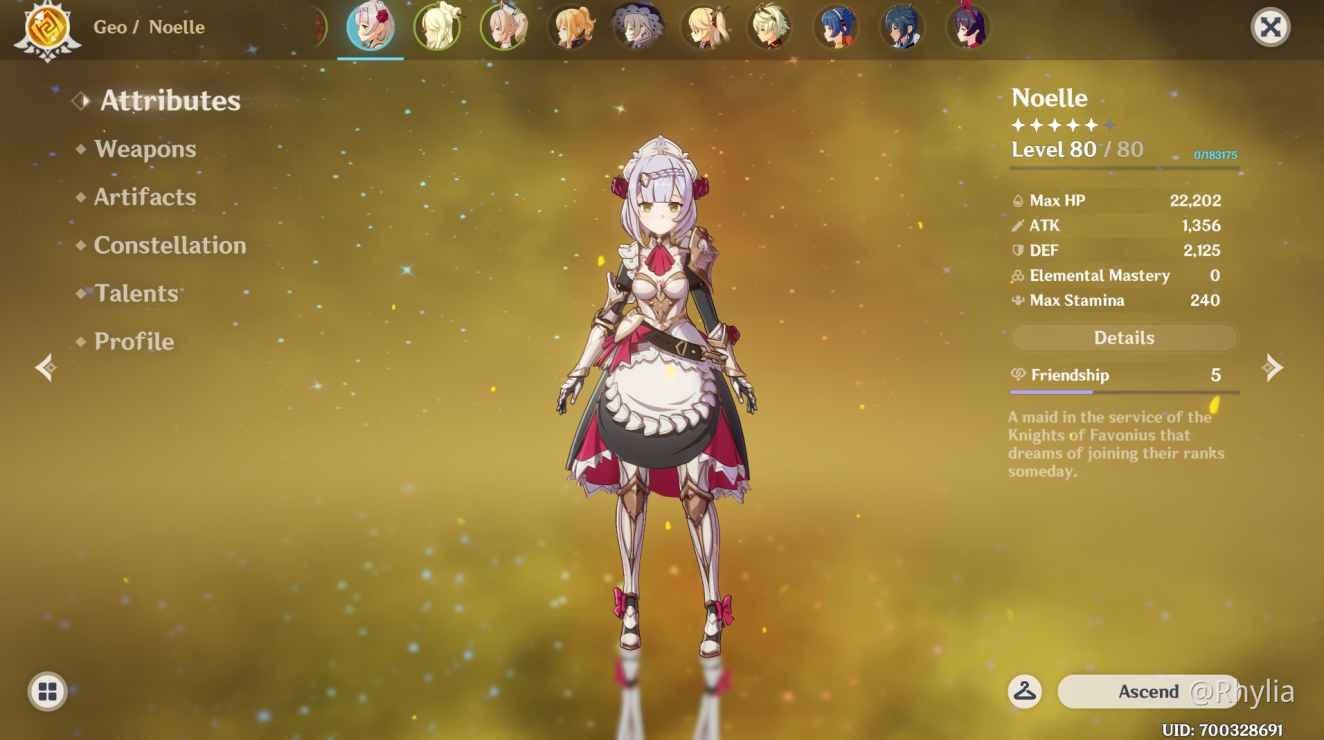Open the Constellation section
The height and width of the screenshot is (740, 1324).
tap(168, 244)
